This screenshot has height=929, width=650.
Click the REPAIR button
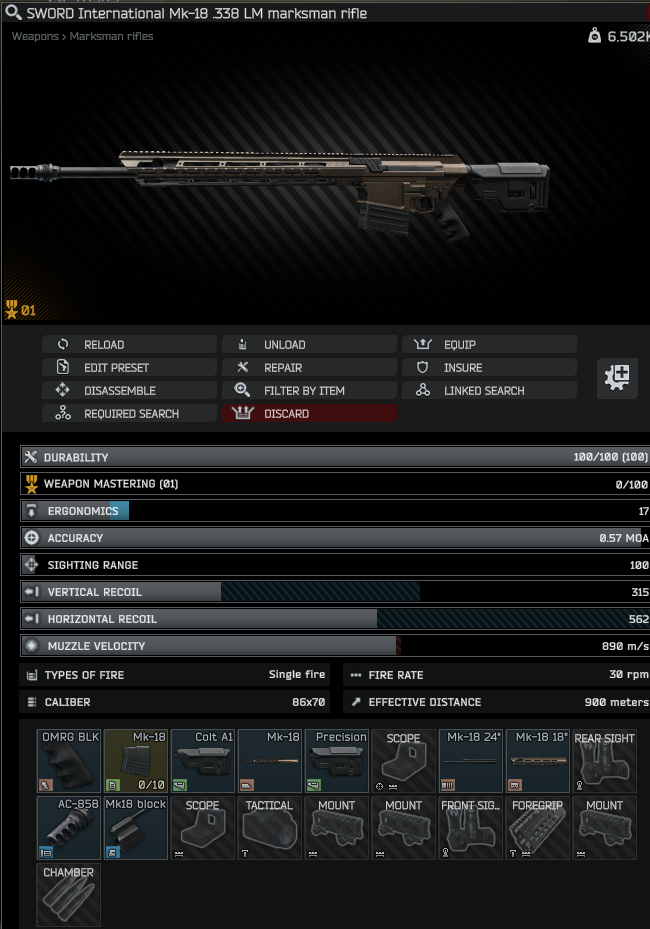(x=309, y=368)
